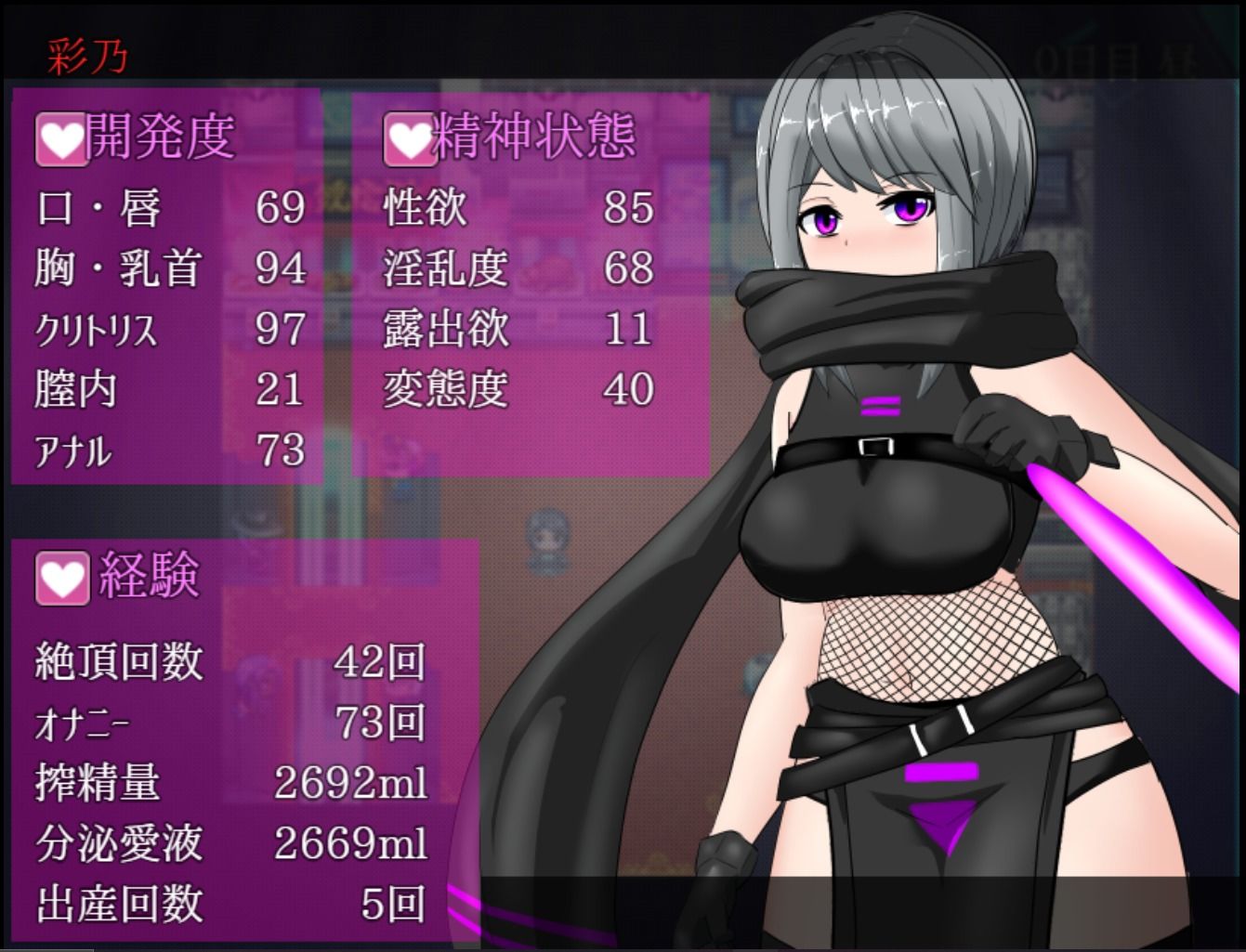Screen dimensions: 1246x952
Task: Click the クリトリス value 97
Action: point(282,332)
